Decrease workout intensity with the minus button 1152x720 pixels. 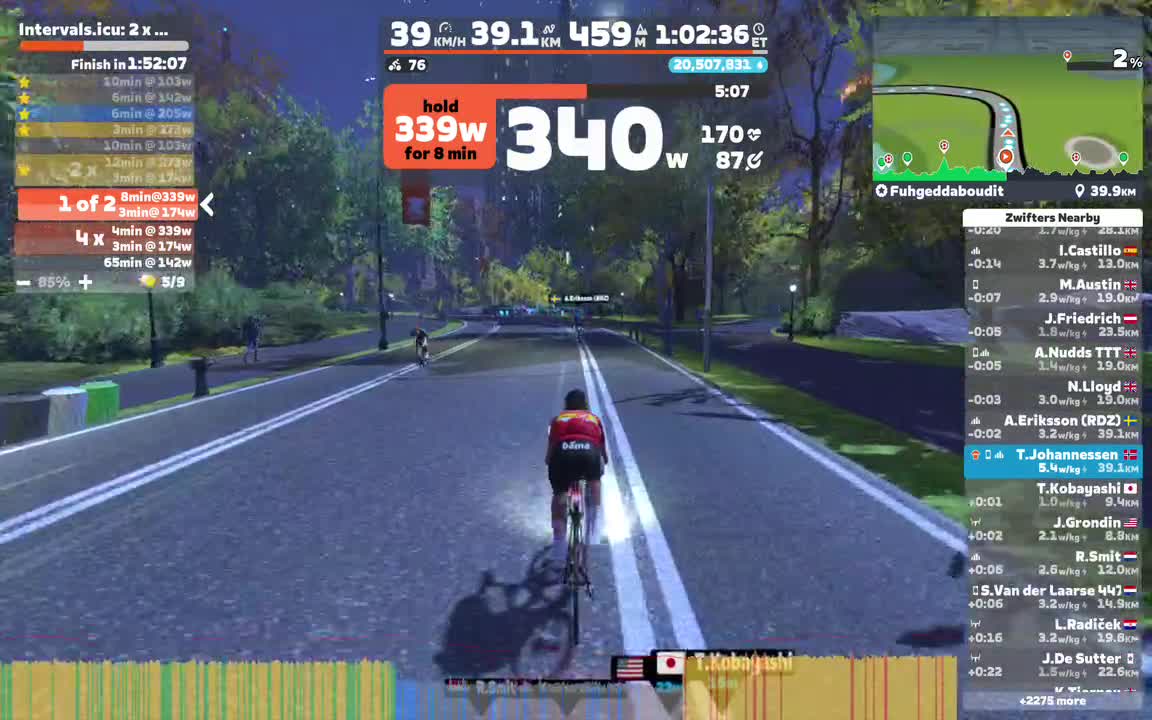(23, 283)
